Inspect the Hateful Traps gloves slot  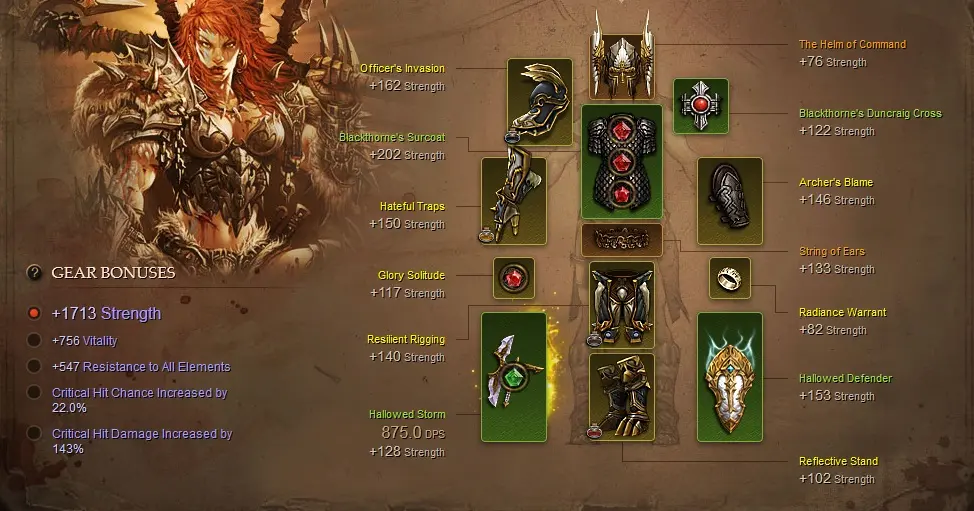click(513, 201)
